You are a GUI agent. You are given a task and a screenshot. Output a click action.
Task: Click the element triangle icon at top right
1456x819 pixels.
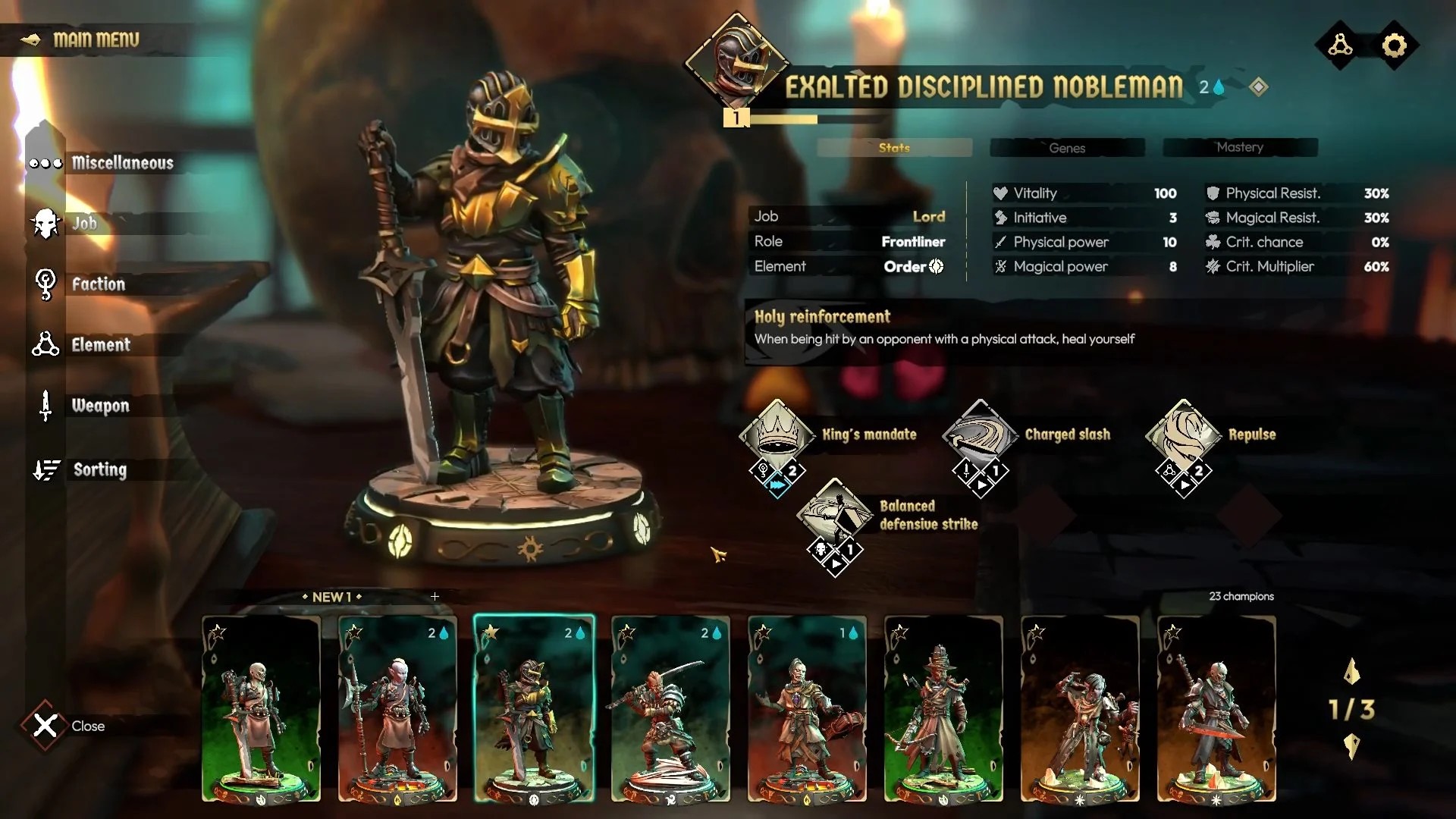pos(1340,45)
